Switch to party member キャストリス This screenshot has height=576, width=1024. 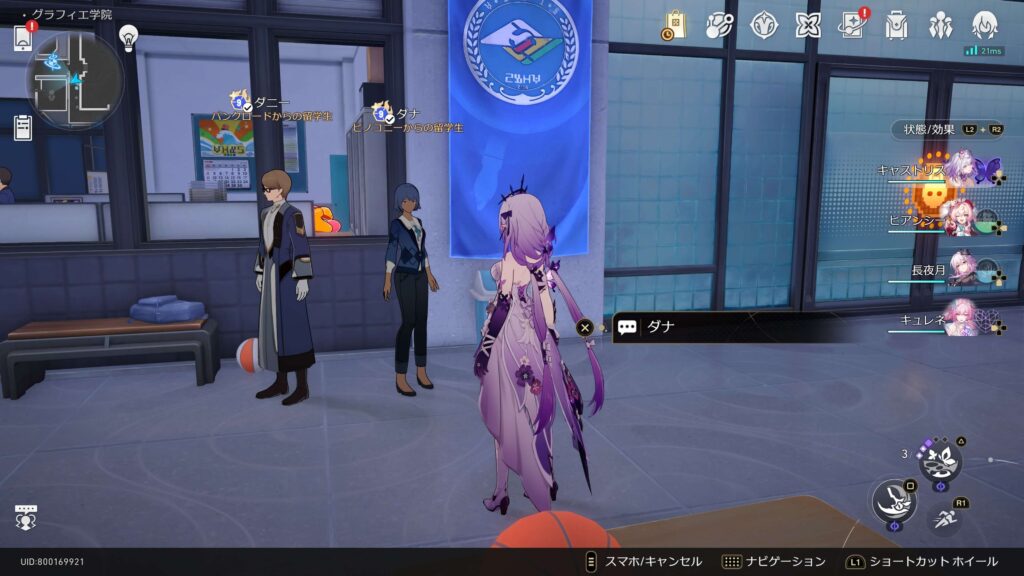pos(962,169)
